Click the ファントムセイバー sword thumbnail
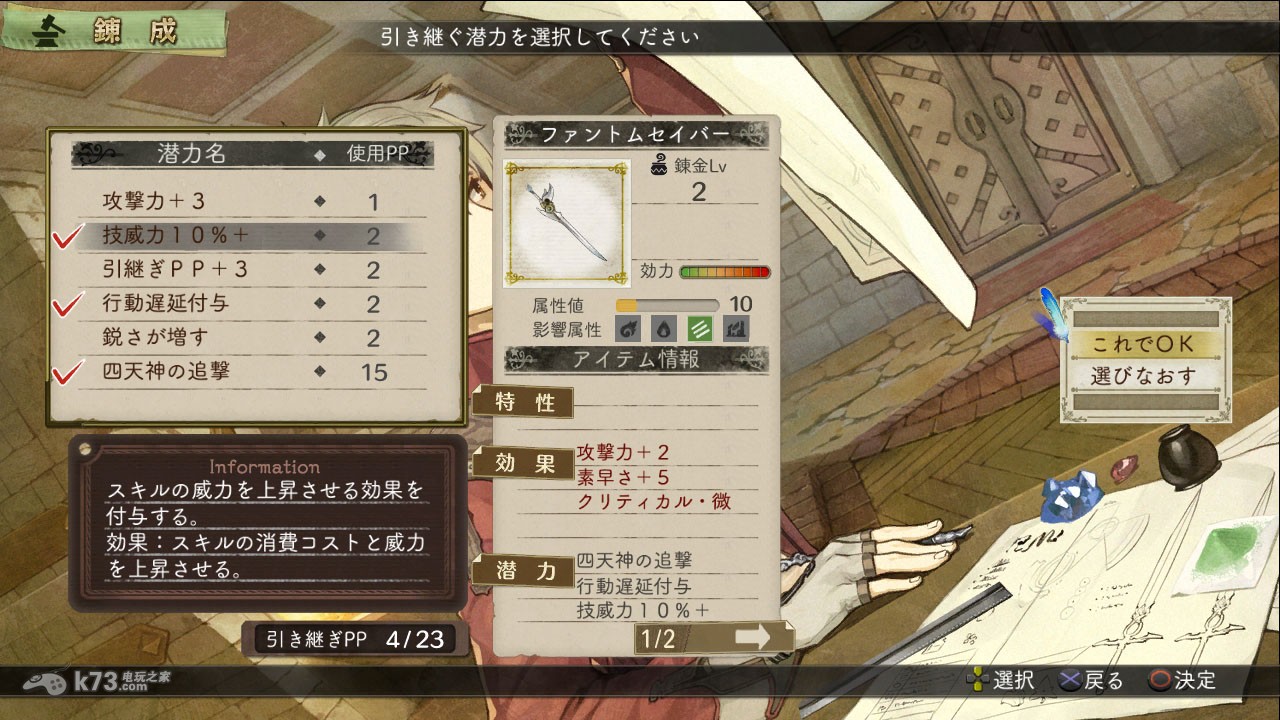Screen dimensions: 1280x720 coord(566,223)
